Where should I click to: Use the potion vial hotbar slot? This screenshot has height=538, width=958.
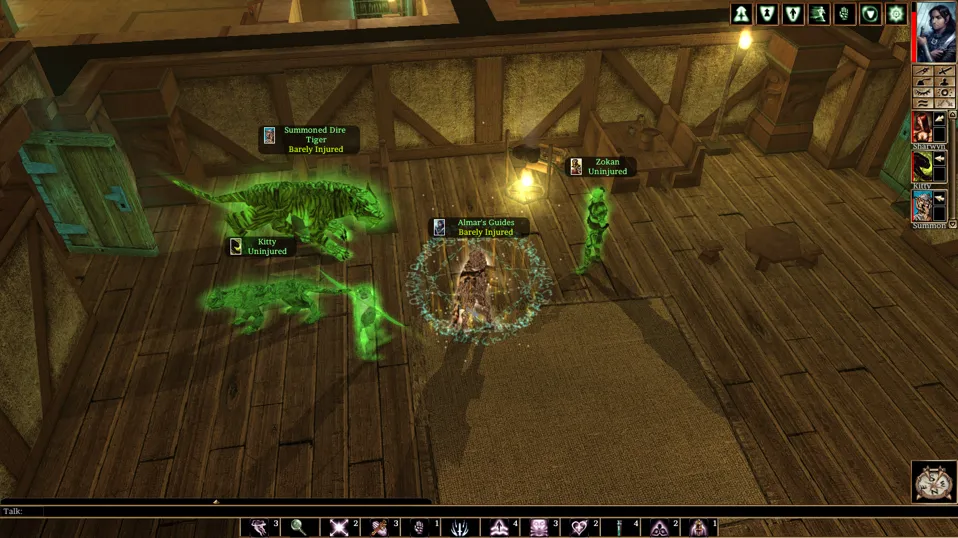coord(619,527)
